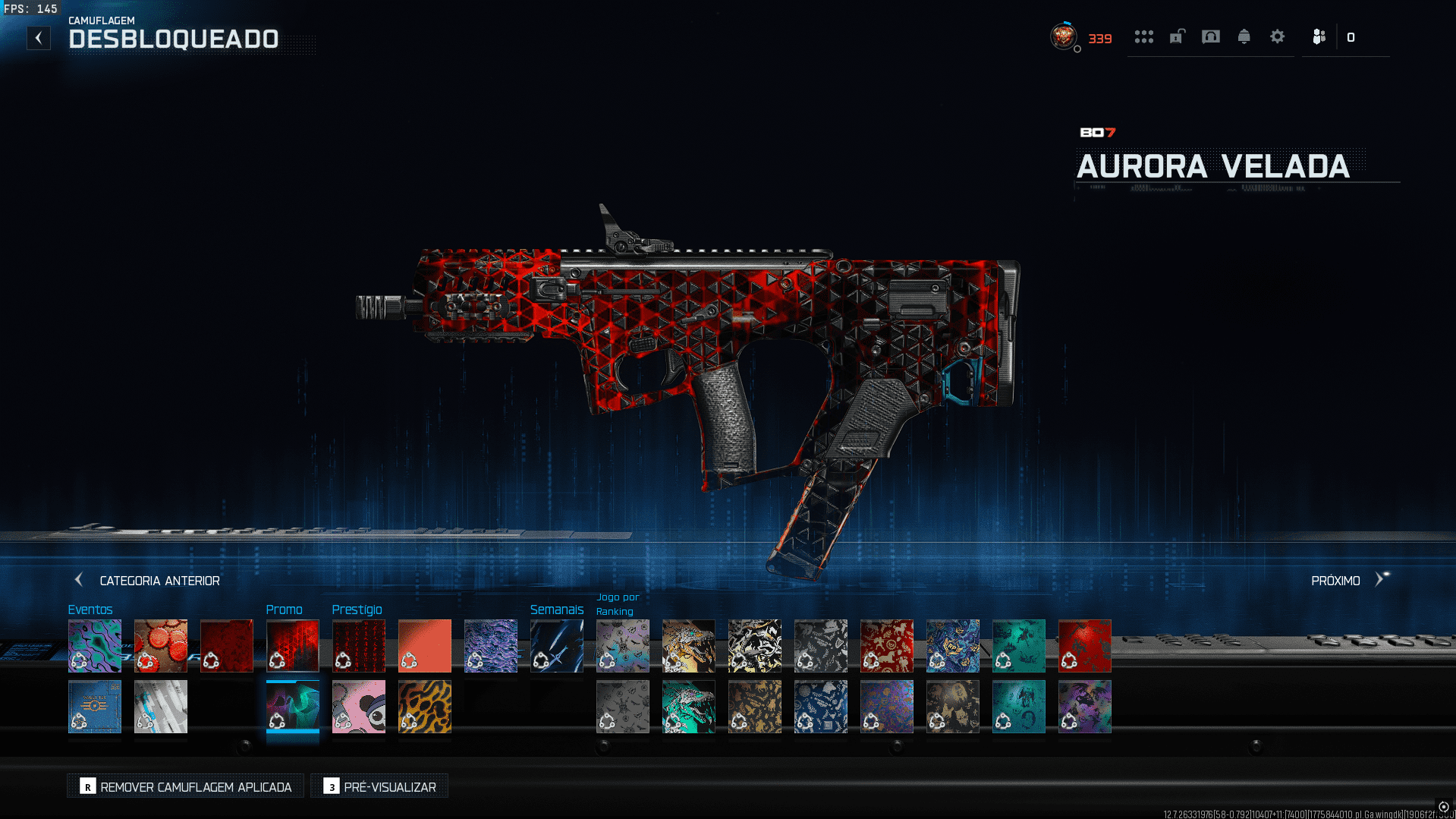1456x819 pixels.
Task: Choose the teal dragon ranked camo
Action: [x=689, y=707]
